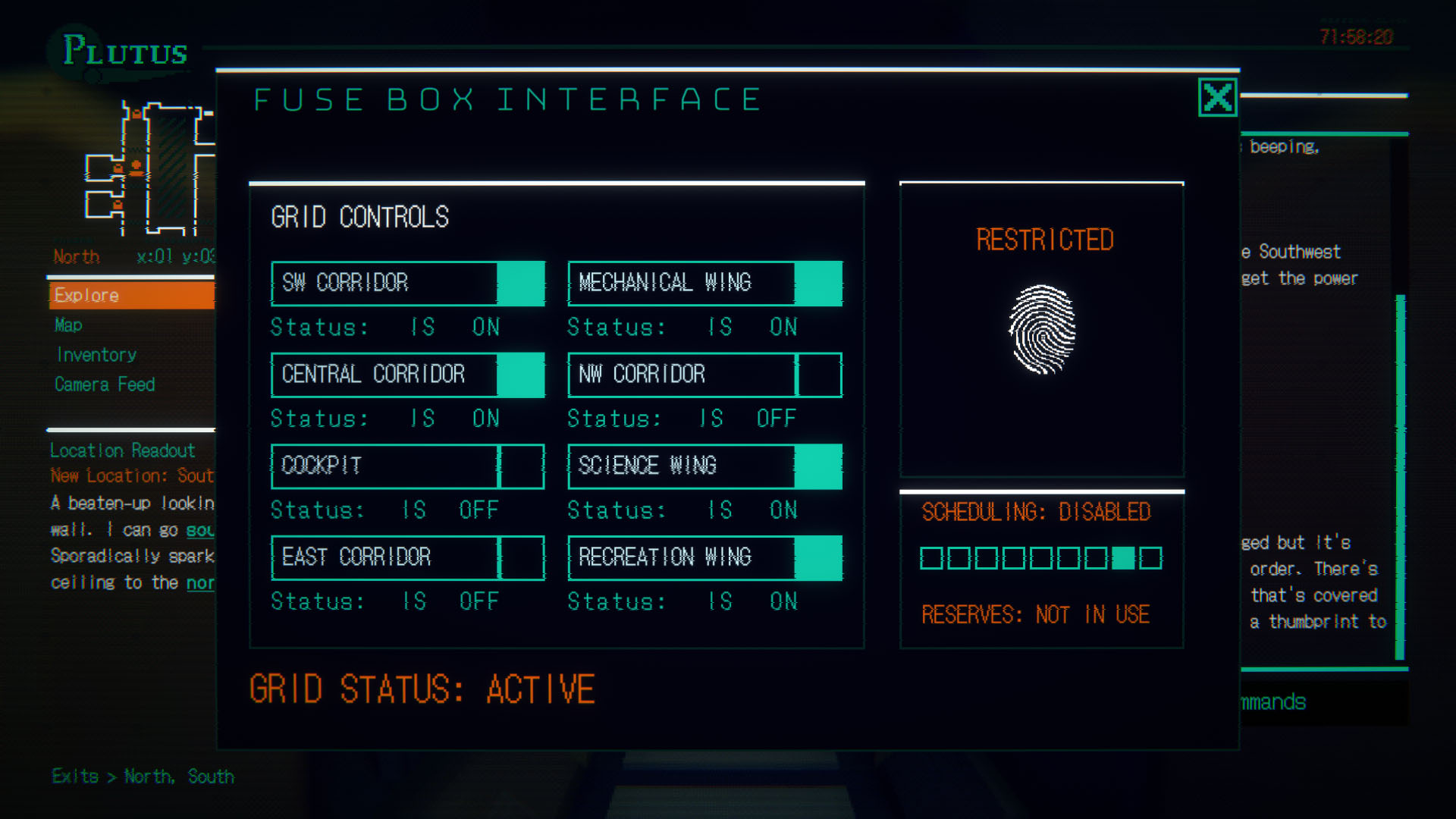
Task: Switch on the East Corridor power
Action: (522, 557)
